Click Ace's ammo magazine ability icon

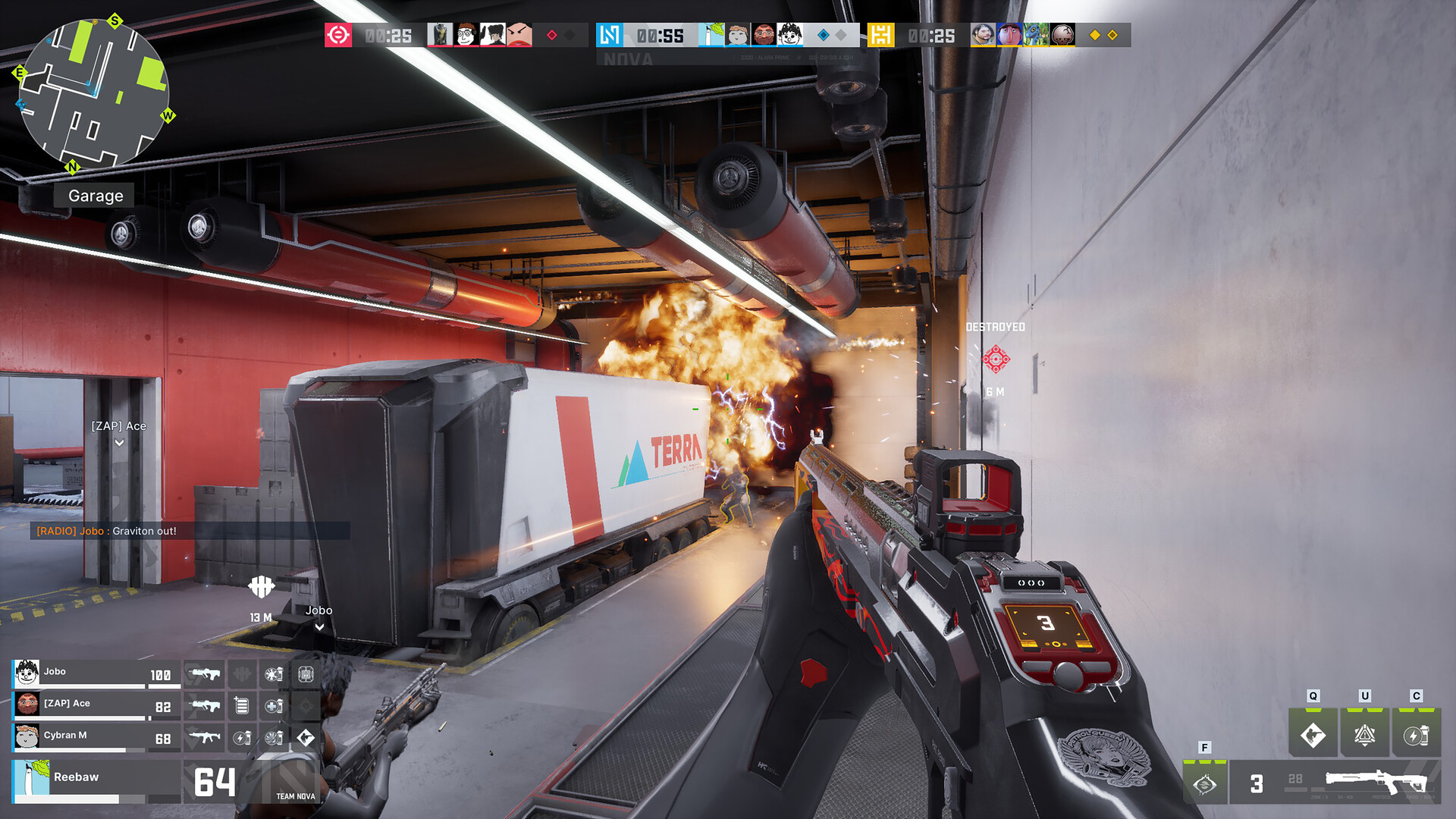(242, 706)
